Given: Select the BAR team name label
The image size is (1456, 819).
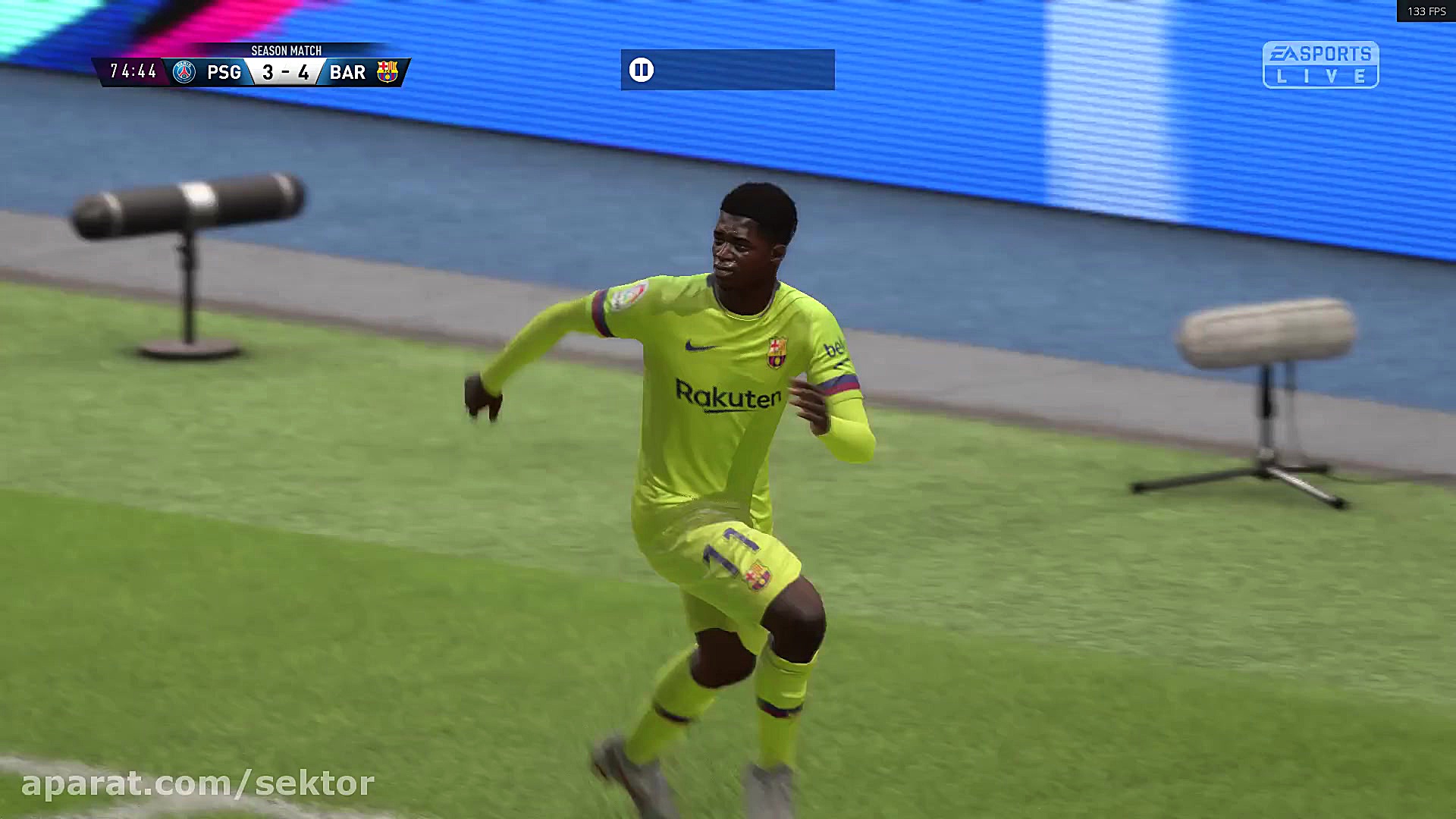Looking at the screenshot, I should (x=346, y=72).
